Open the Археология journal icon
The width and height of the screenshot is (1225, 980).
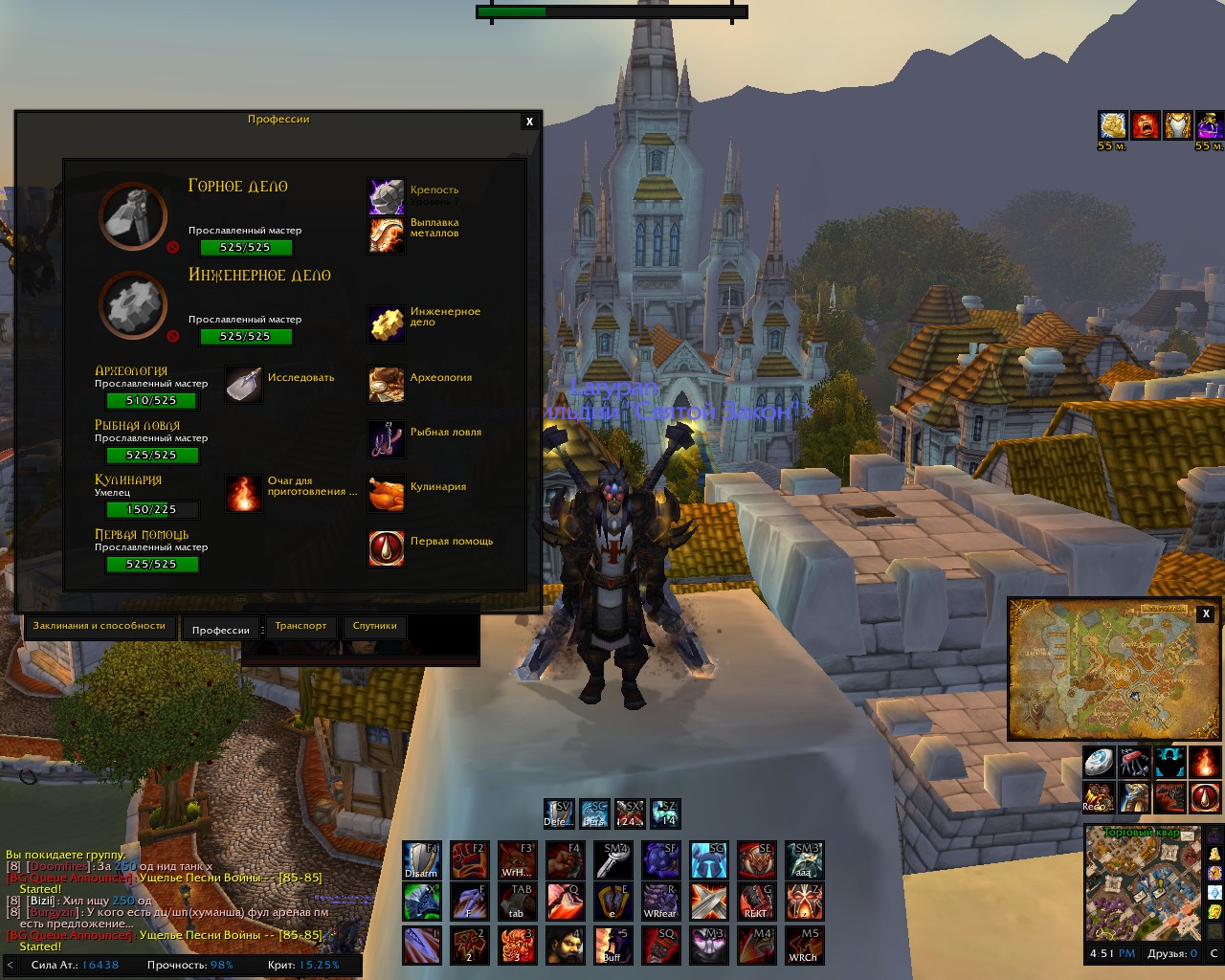coord(387,385)
